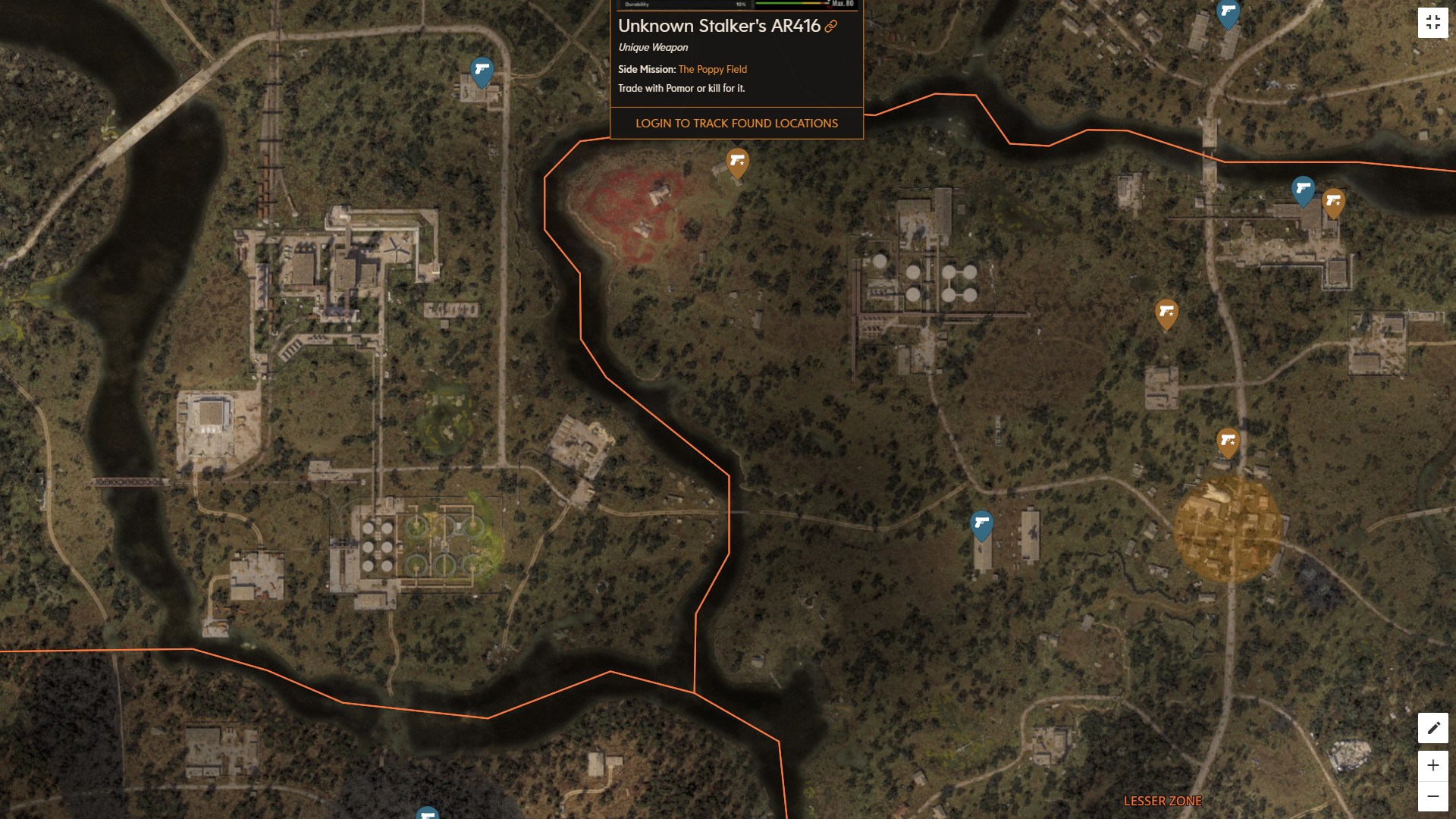Select the orange weapon pin above the highlighted orange zone
The image size is (1456, 819).
click(1228, 441)
